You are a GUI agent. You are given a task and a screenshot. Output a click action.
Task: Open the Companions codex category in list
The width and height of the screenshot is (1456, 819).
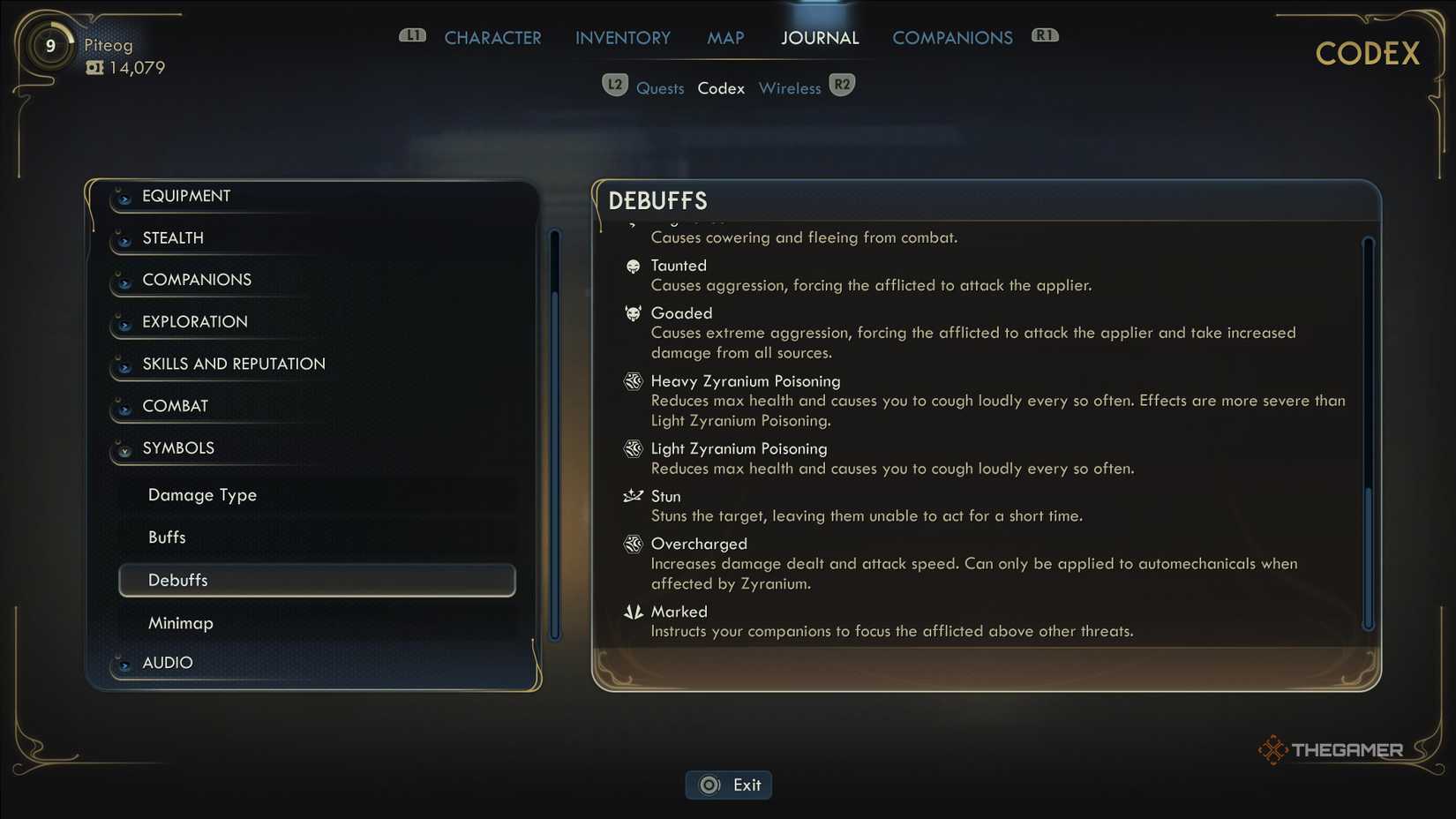point(197,280)
